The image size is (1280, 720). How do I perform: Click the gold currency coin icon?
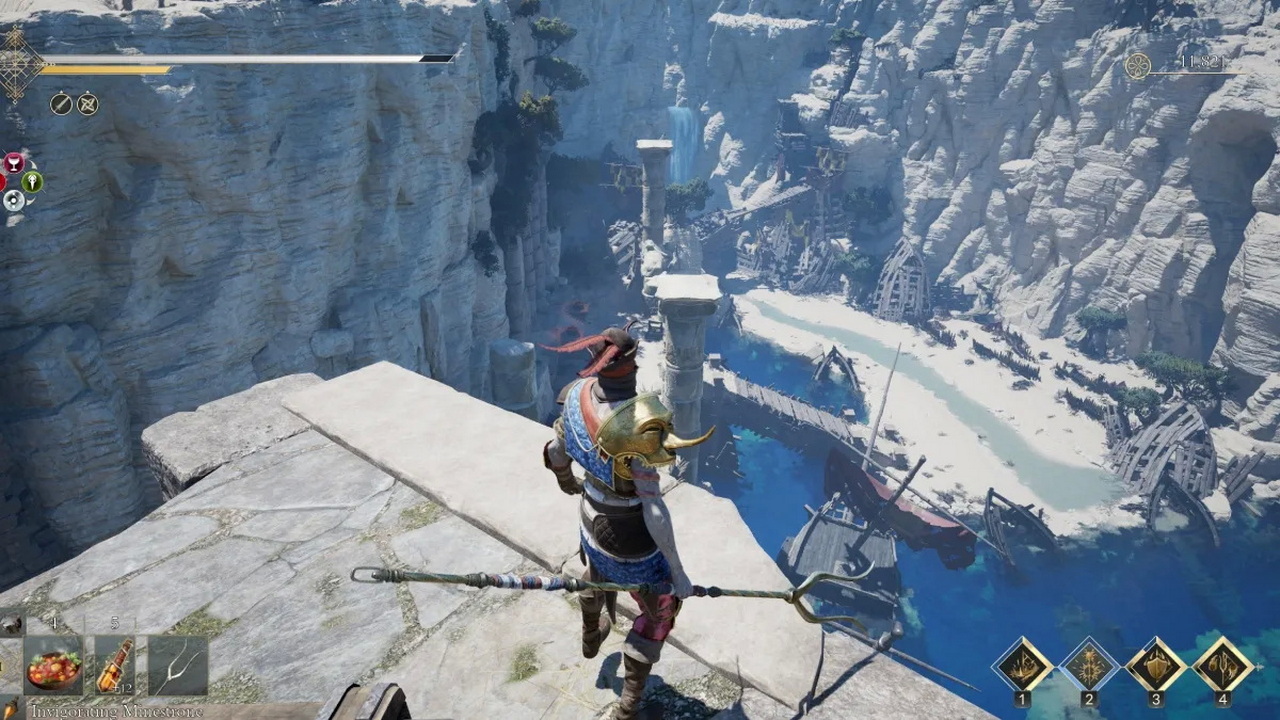pyautogui.click(x=1137, y=66)
